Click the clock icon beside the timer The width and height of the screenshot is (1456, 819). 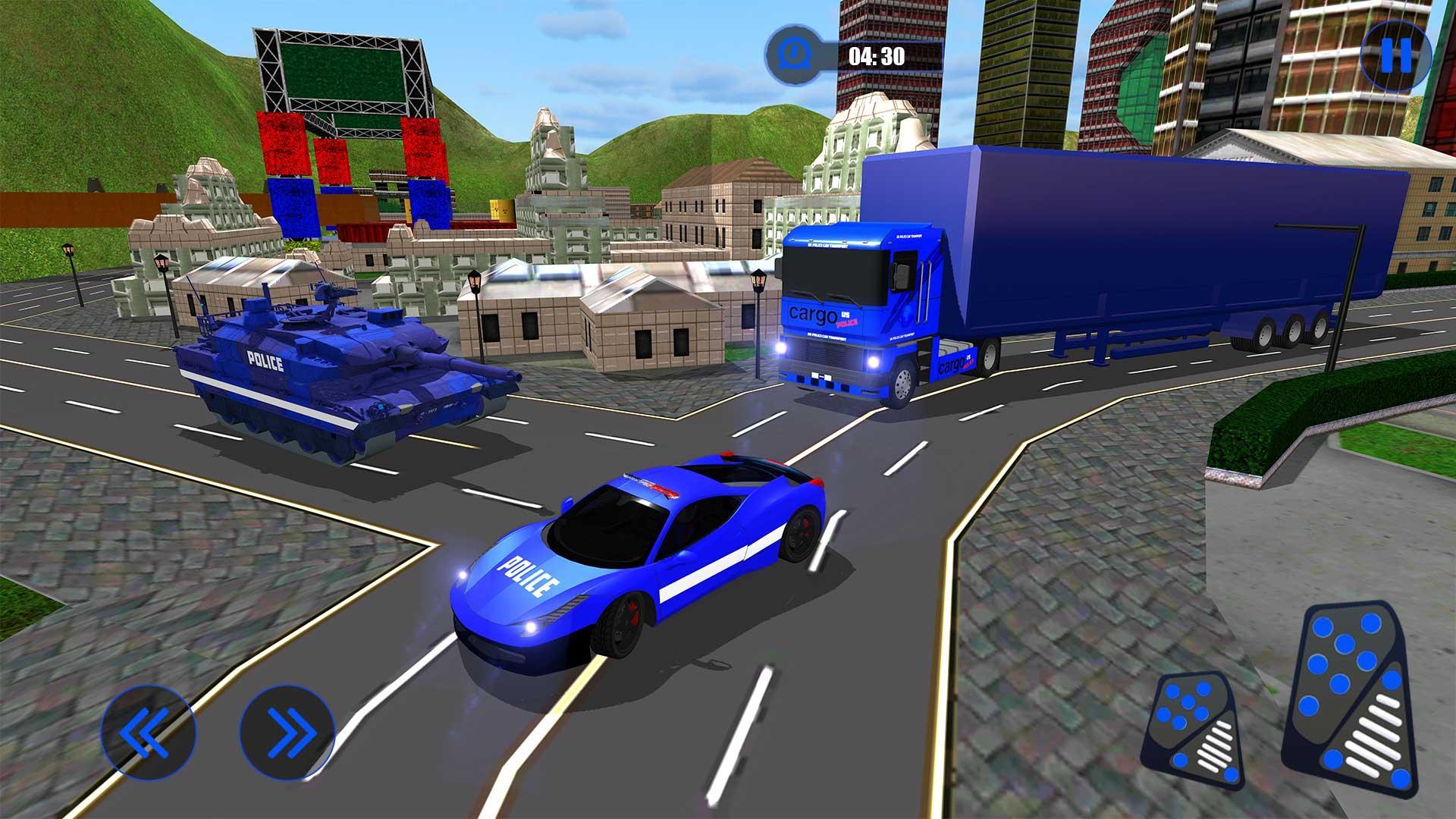coord(794,55)
